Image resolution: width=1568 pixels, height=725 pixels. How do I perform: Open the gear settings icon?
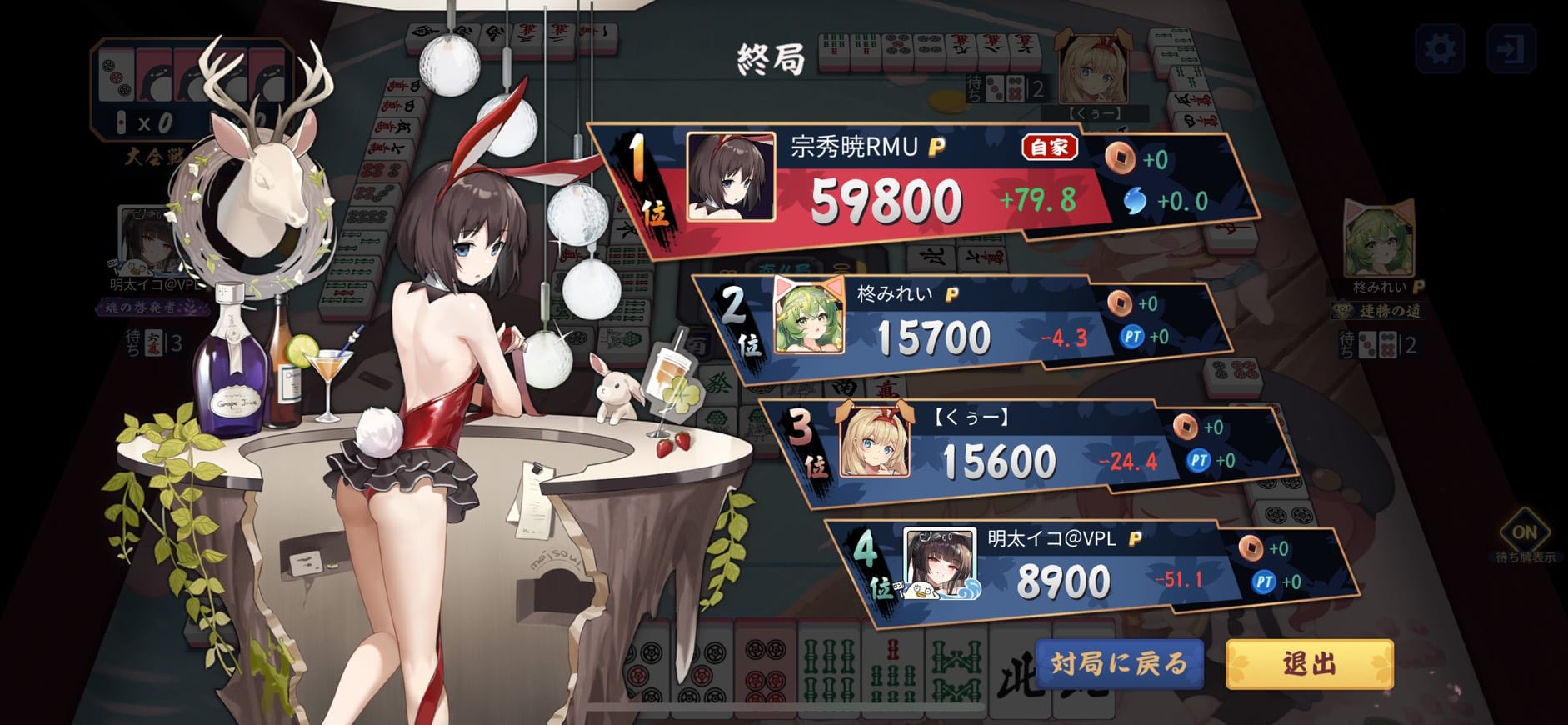tap(1440, 49)
